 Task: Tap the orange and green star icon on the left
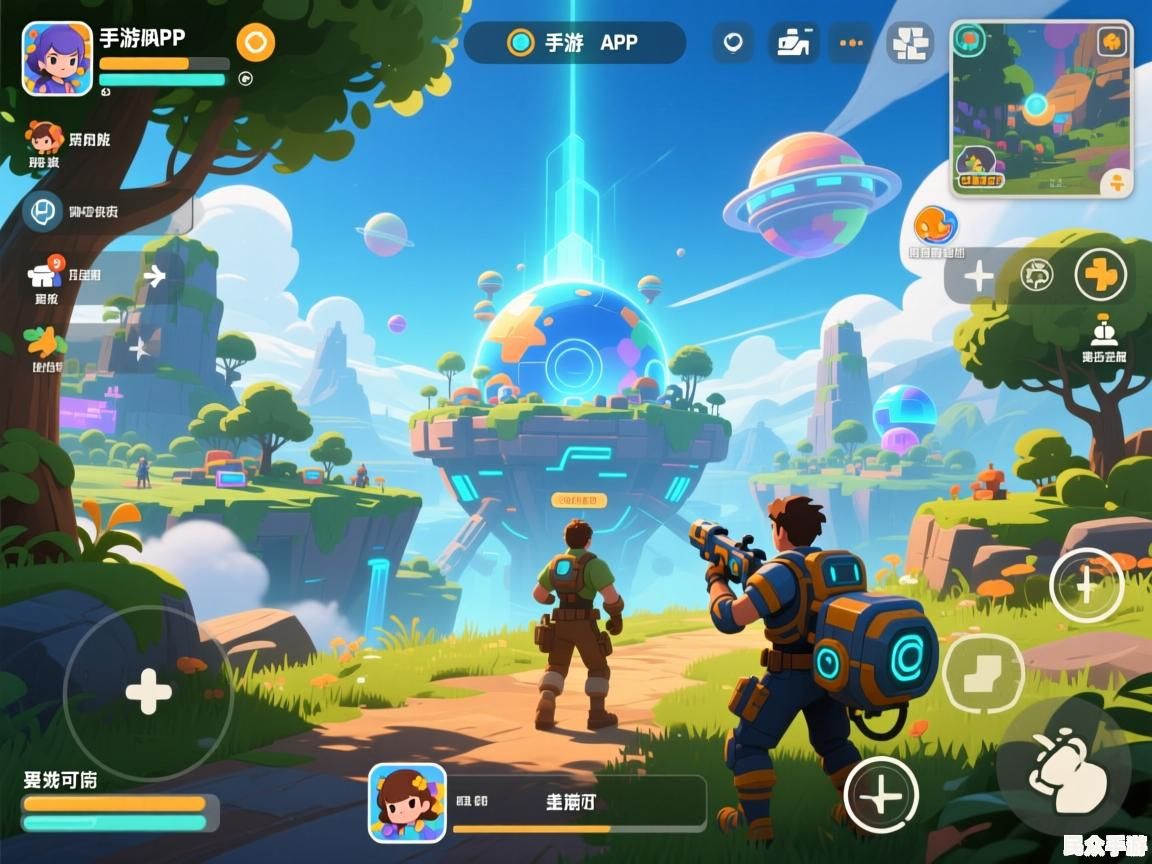pos(43,345)
